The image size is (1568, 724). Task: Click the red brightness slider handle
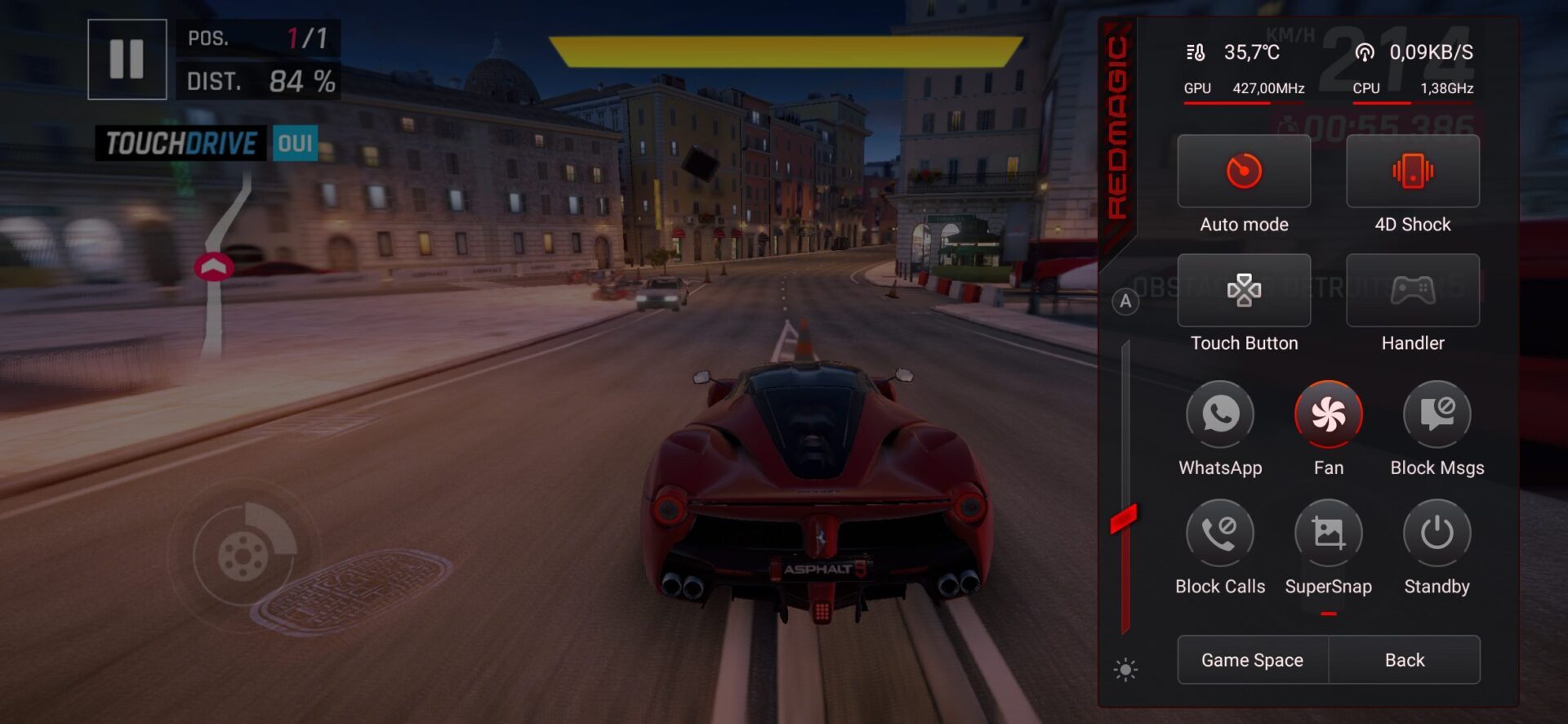tap(1124, 518)
